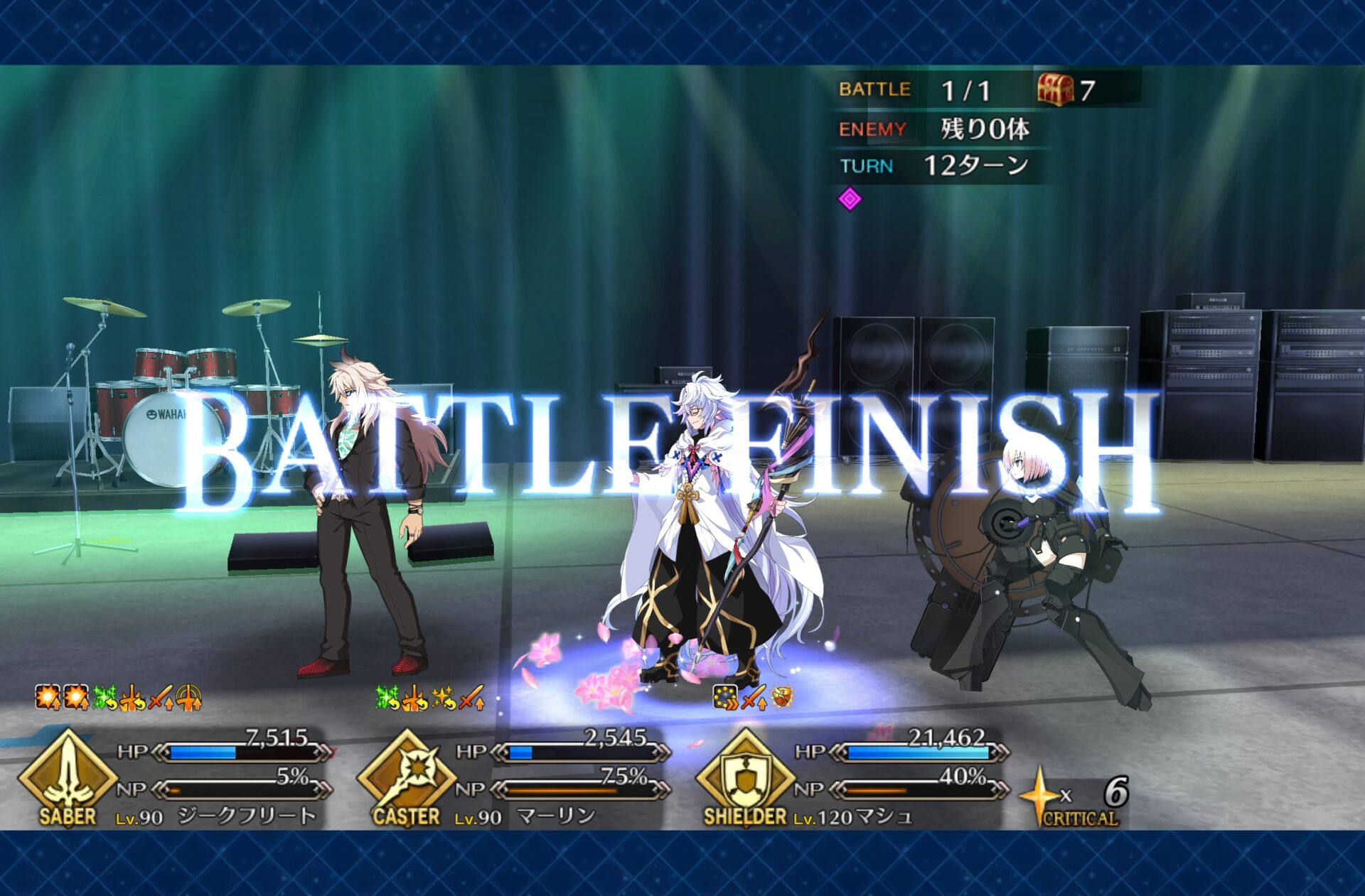Tap the critical star icon
1365x896 pixels.
tap(1039, 794)
